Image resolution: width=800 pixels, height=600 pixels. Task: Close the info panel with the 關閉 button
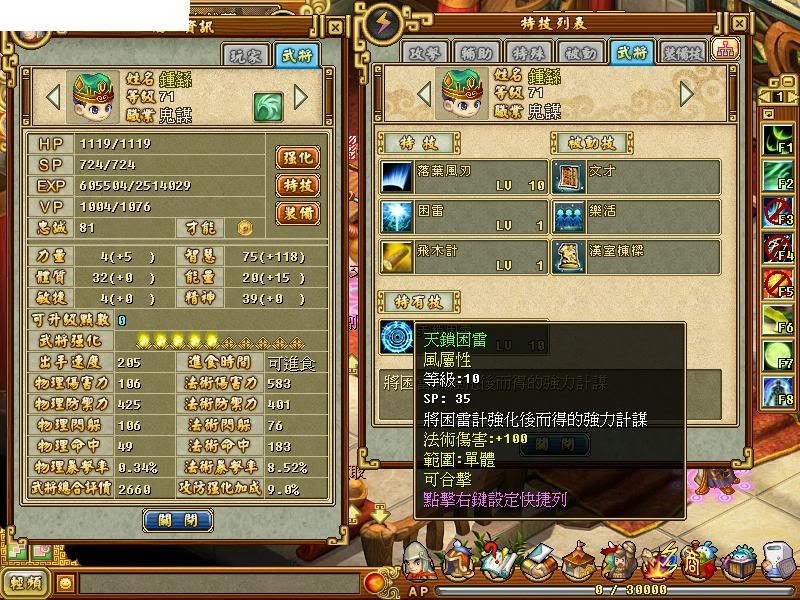pos(178,519)
